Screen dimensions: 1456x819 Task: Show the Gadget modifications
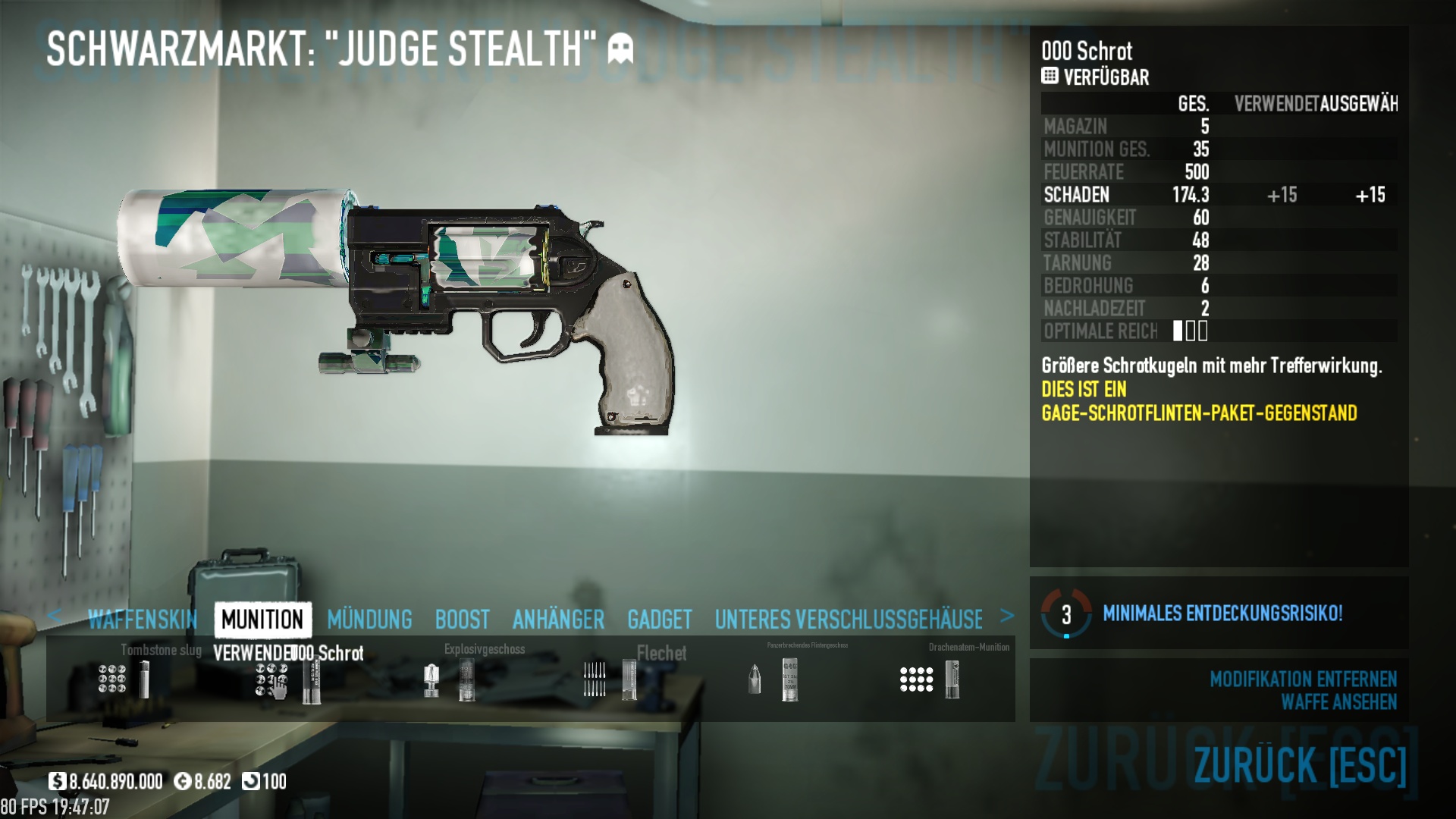tap(659, 620)
